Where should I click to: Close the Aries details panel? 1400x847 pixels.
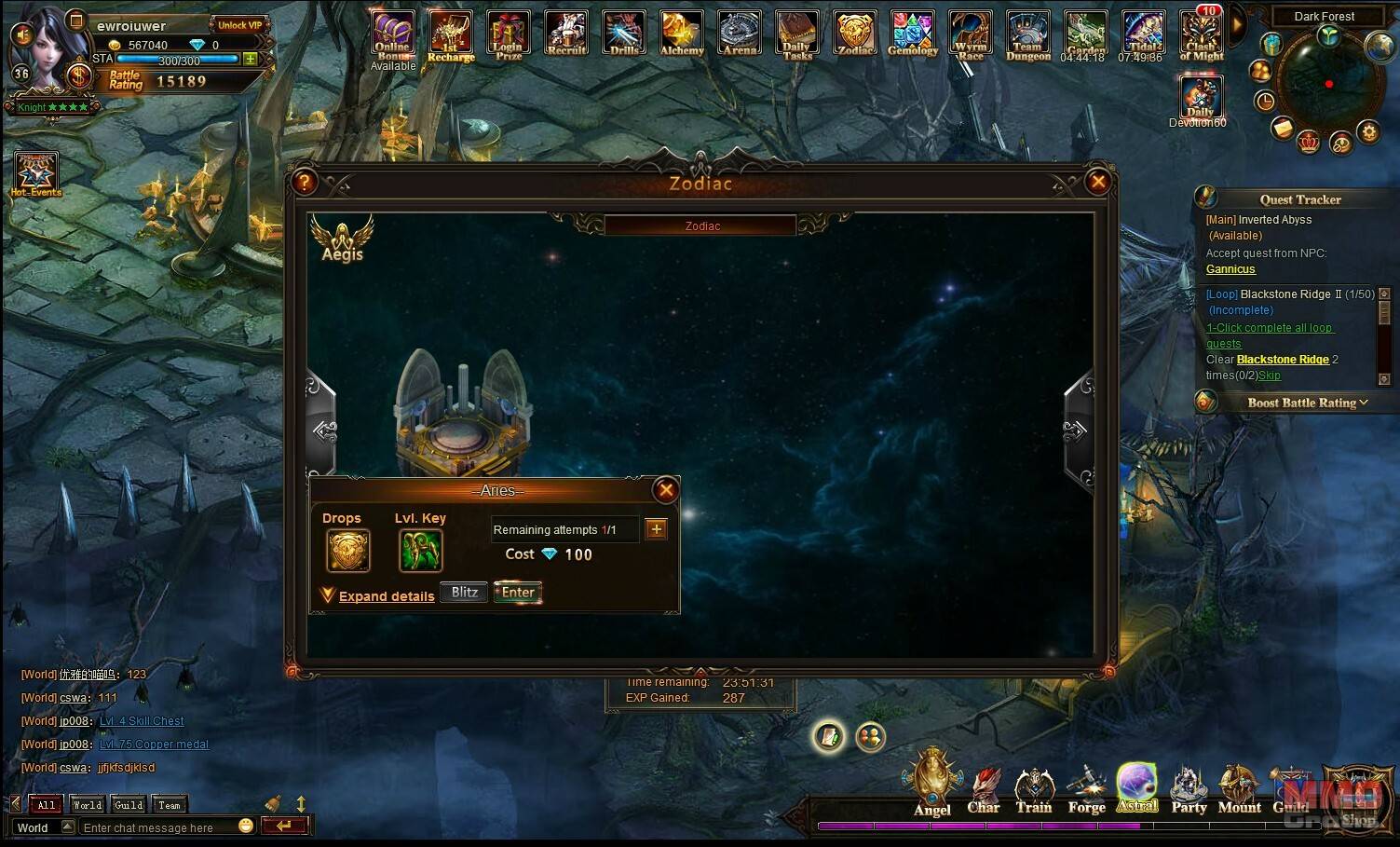(x=665, y=490)
